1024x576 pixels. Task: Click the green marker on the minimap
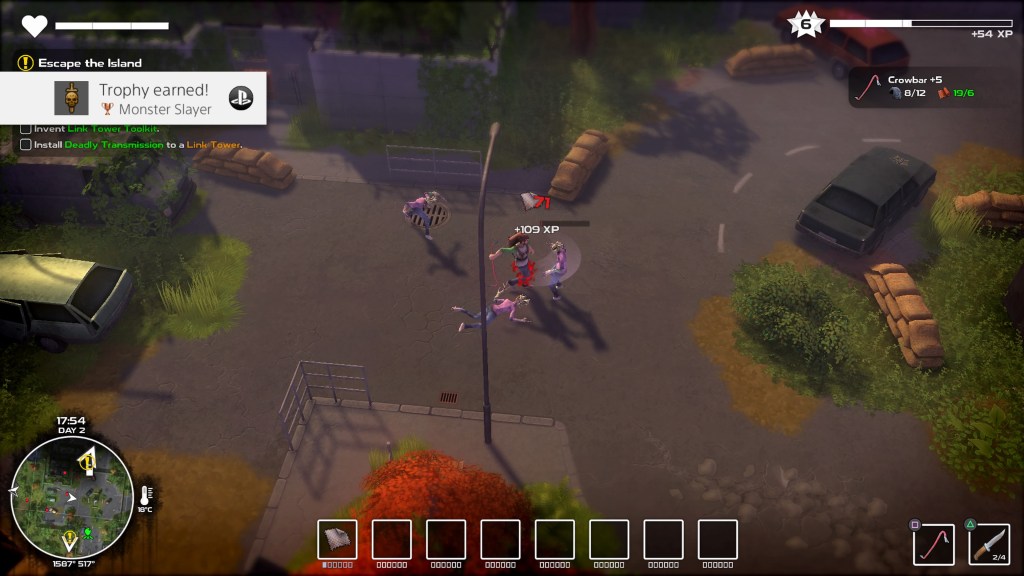pyautogui.click(x=87, y=530)
